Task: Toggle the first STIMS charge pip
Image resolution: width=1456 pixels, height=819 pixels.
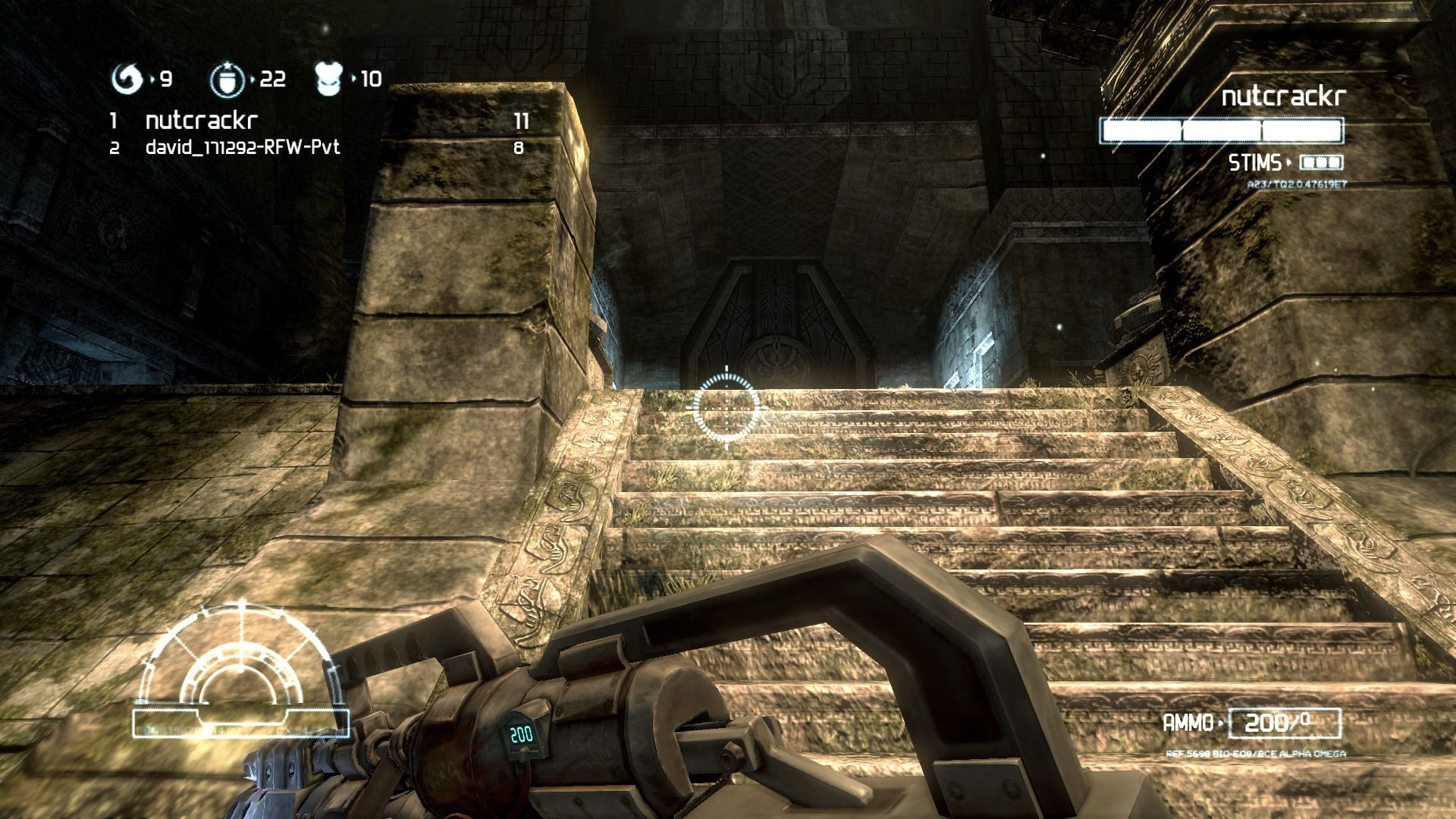Action: click(x=1307, y=162)
